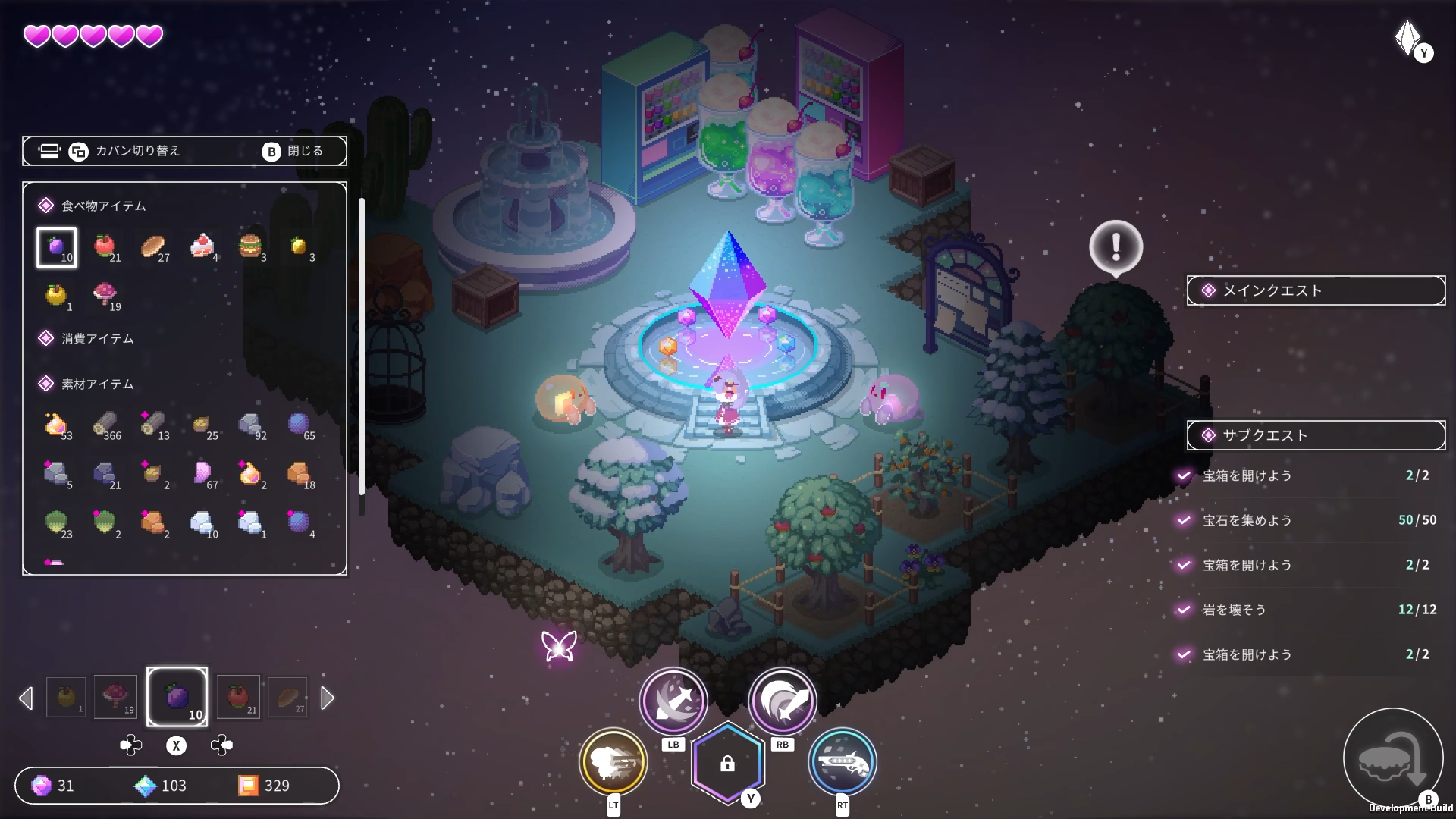Select the grey stone material with 92
The width and height of the screenshot is (1456, 819).
click(250, 425)
